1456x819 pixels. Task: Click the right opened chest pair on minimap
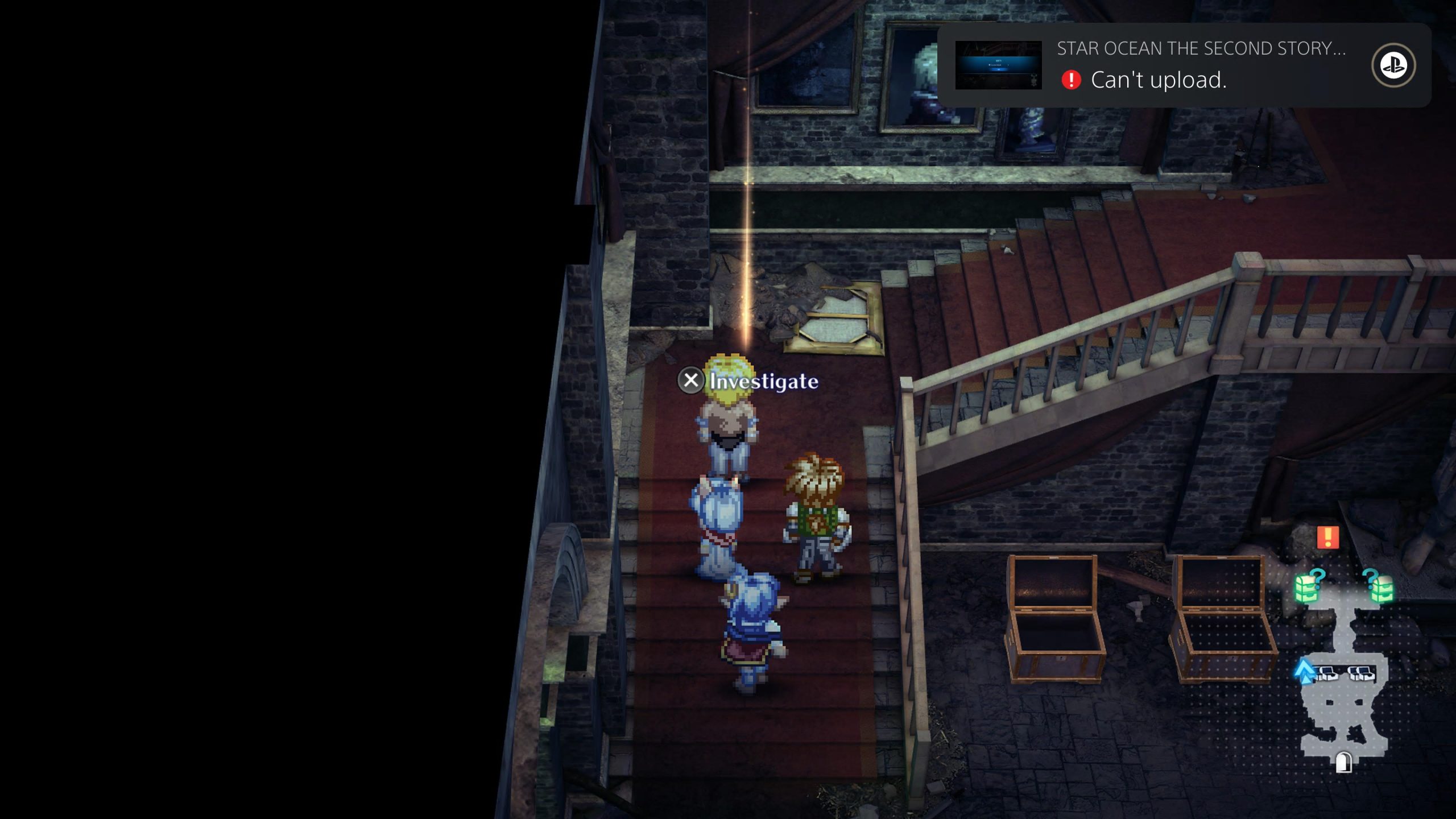tap(1360, 674)
